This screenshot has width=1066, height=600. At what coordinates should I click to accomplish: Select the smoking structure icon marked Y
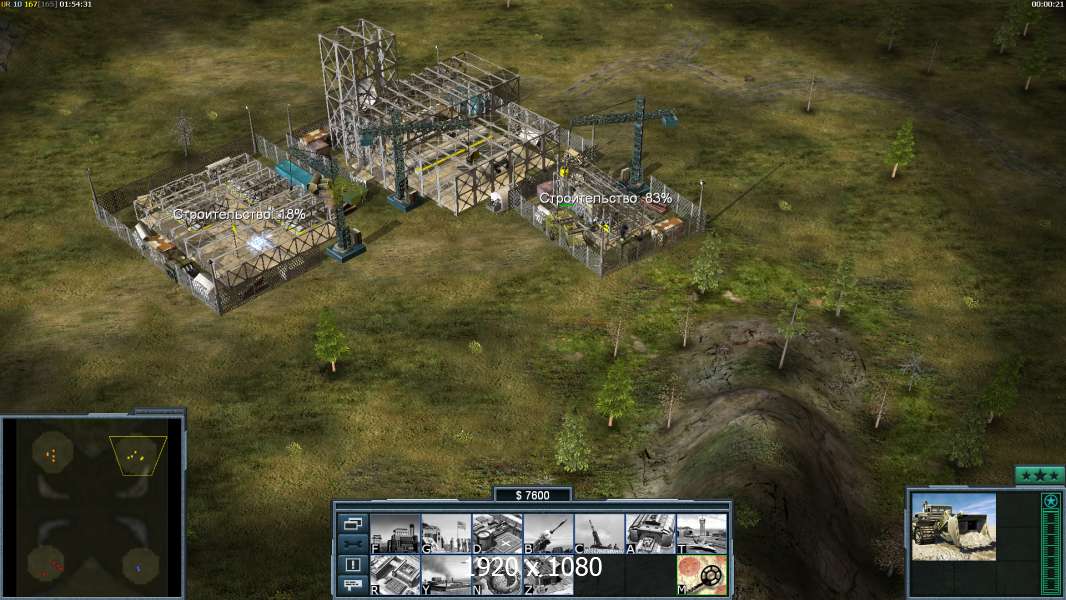pos(446,575)
